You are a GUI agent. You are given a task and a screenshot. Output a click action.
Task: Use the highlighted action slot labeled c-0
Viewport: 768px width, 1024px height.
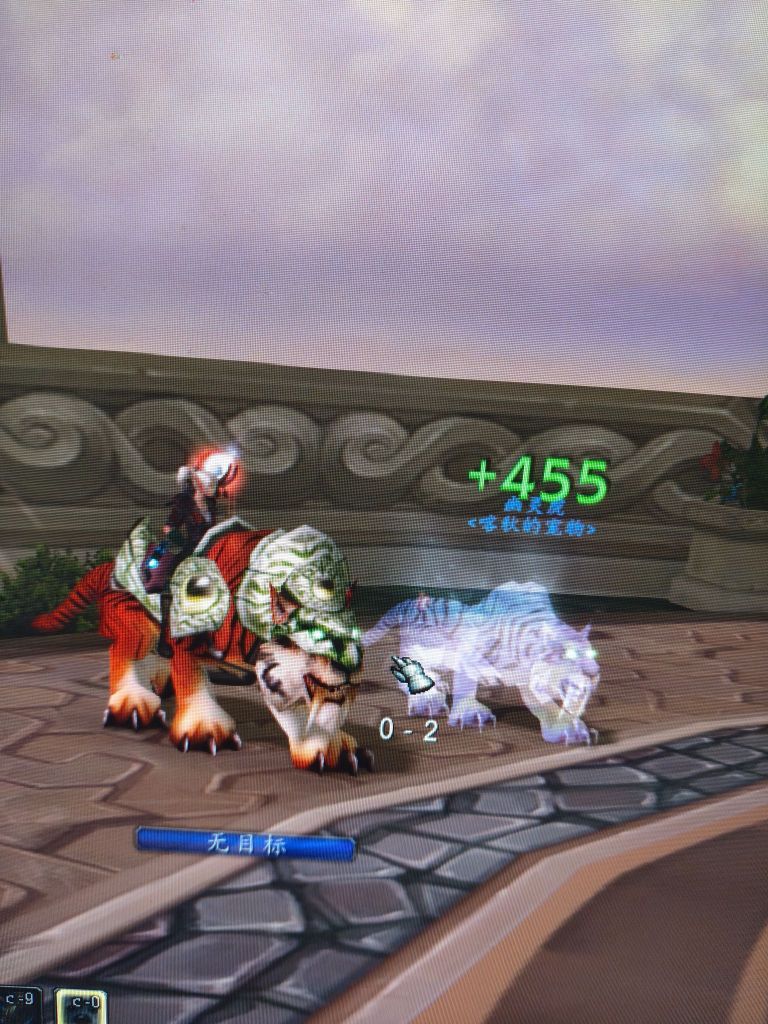click(81, 1007)
